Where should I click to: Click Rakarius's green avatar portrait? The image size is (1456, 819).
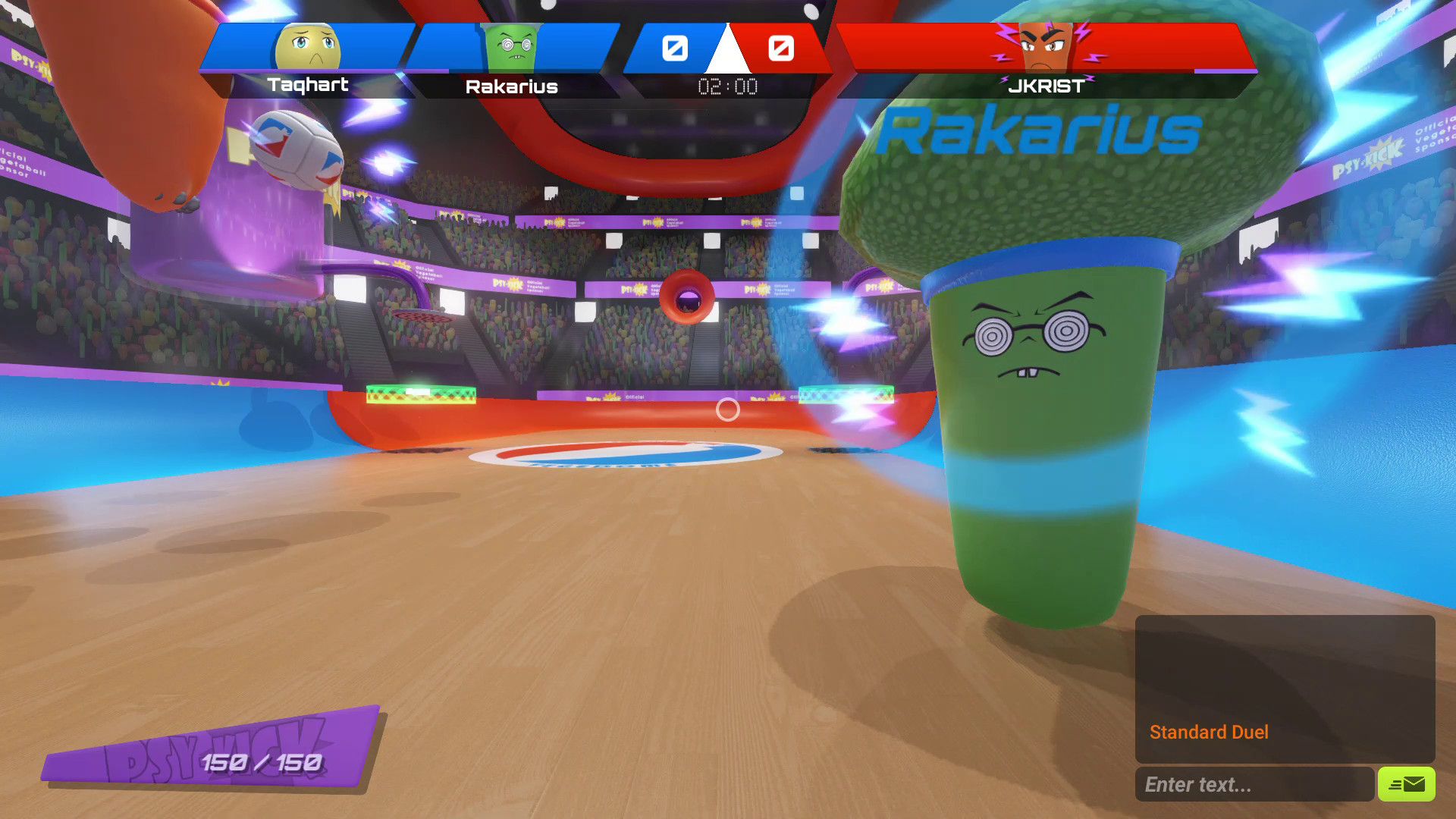coord(508,47)
